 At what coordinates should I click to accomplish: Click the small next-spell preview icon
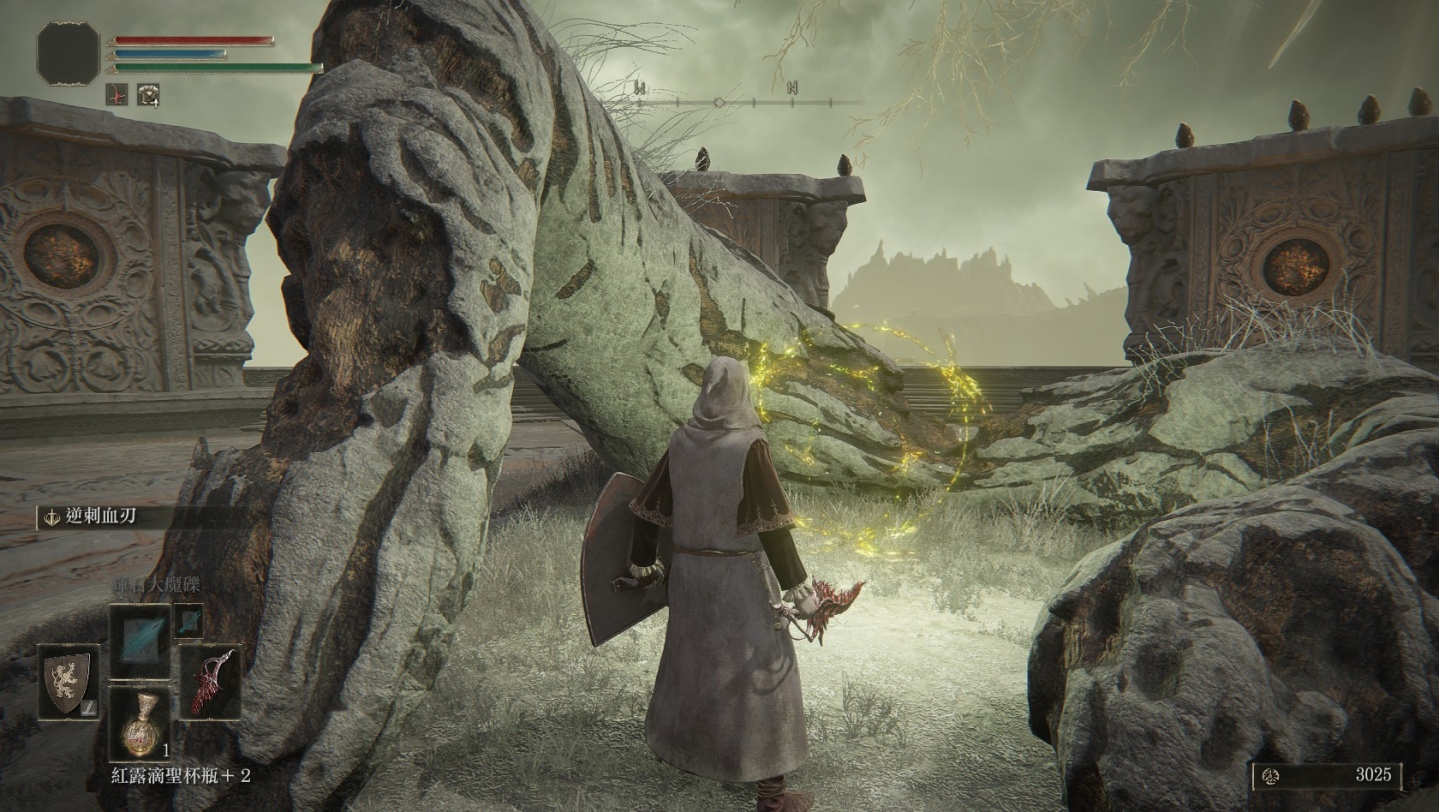(x=188, y=620)
